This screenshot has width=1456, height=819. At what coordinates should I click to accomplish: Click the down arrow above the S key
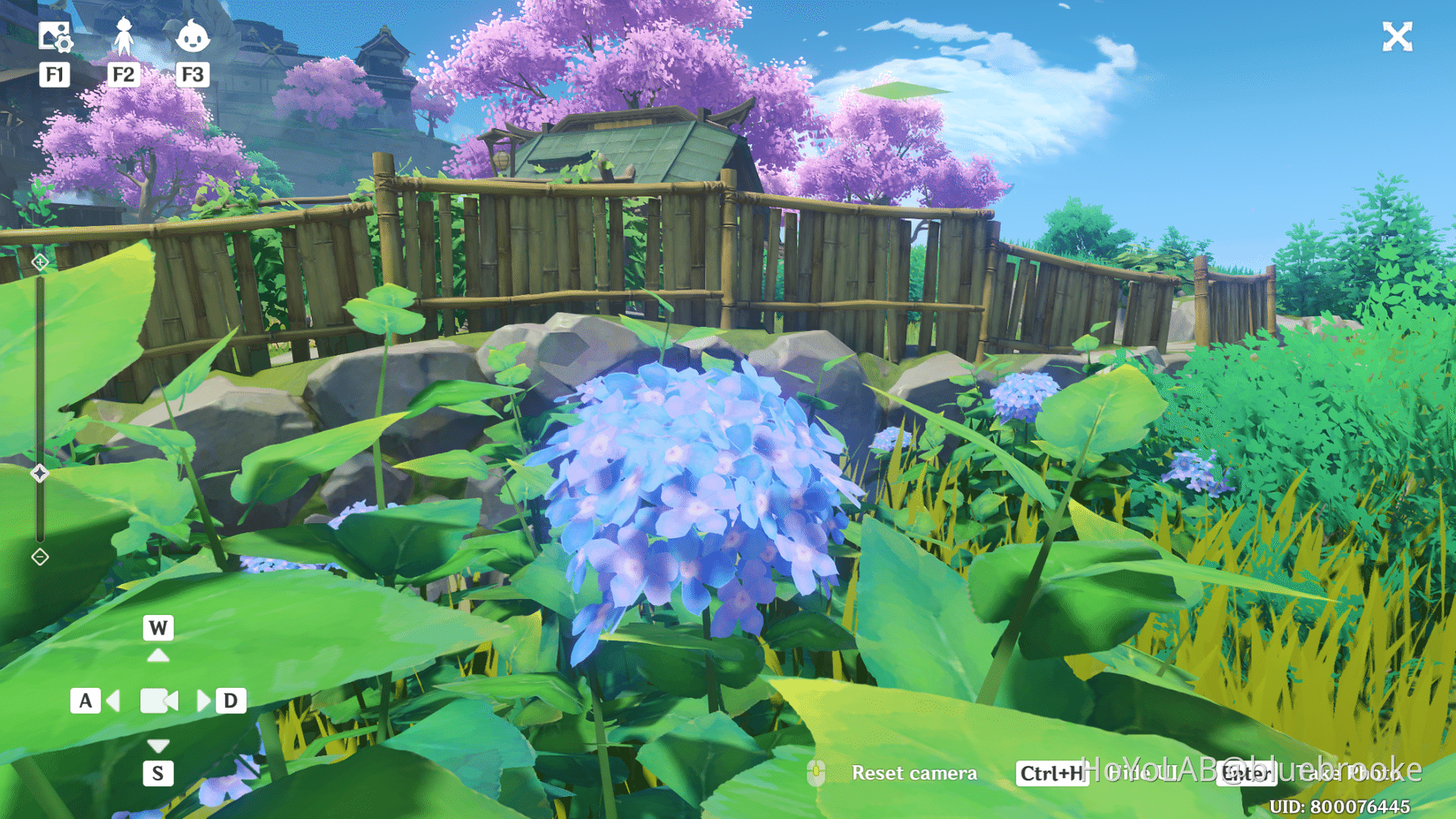pyautogui.click(x=157, y=745)
